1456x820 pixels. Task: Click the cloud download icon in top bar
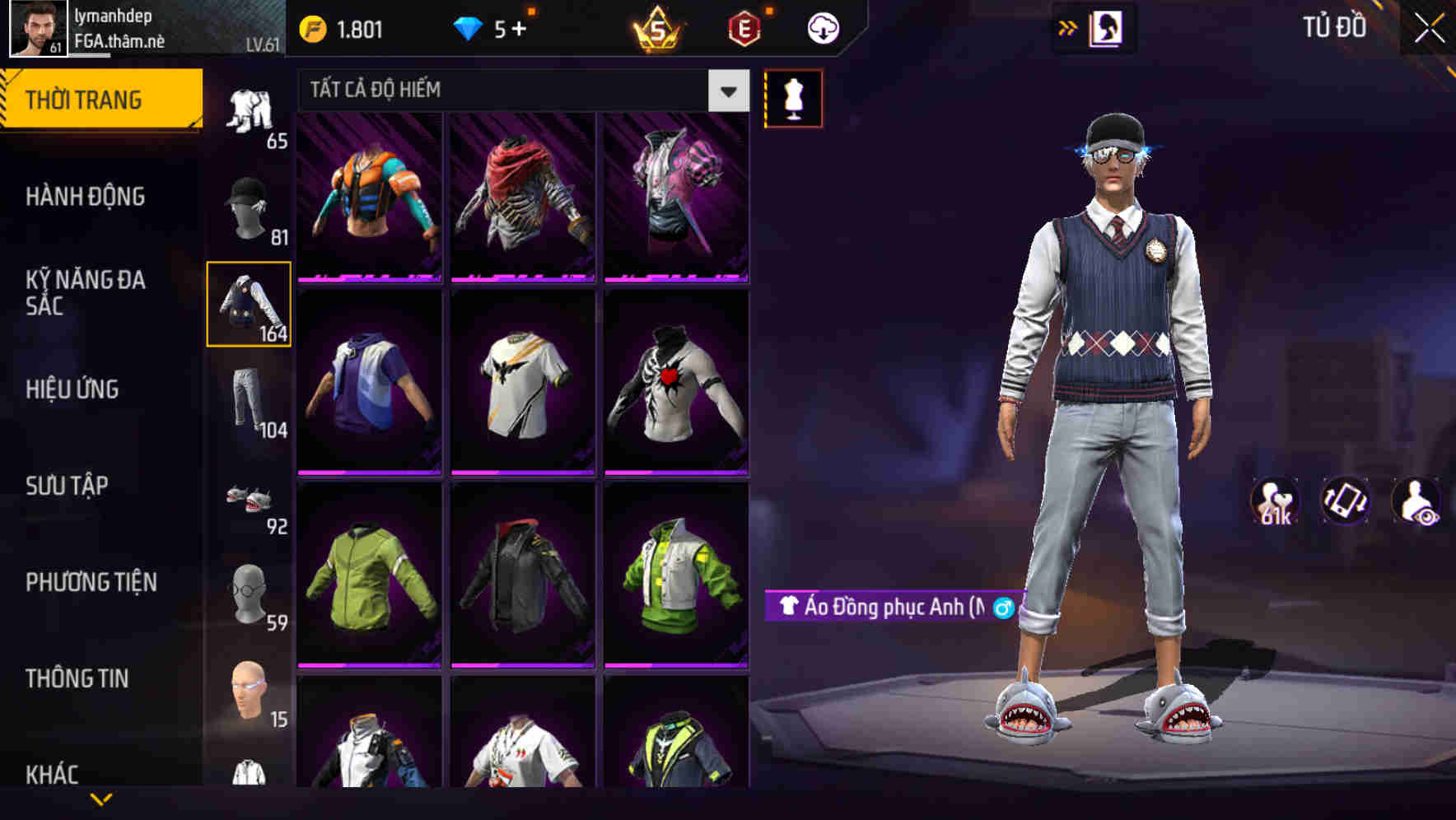tap(821, 27)
